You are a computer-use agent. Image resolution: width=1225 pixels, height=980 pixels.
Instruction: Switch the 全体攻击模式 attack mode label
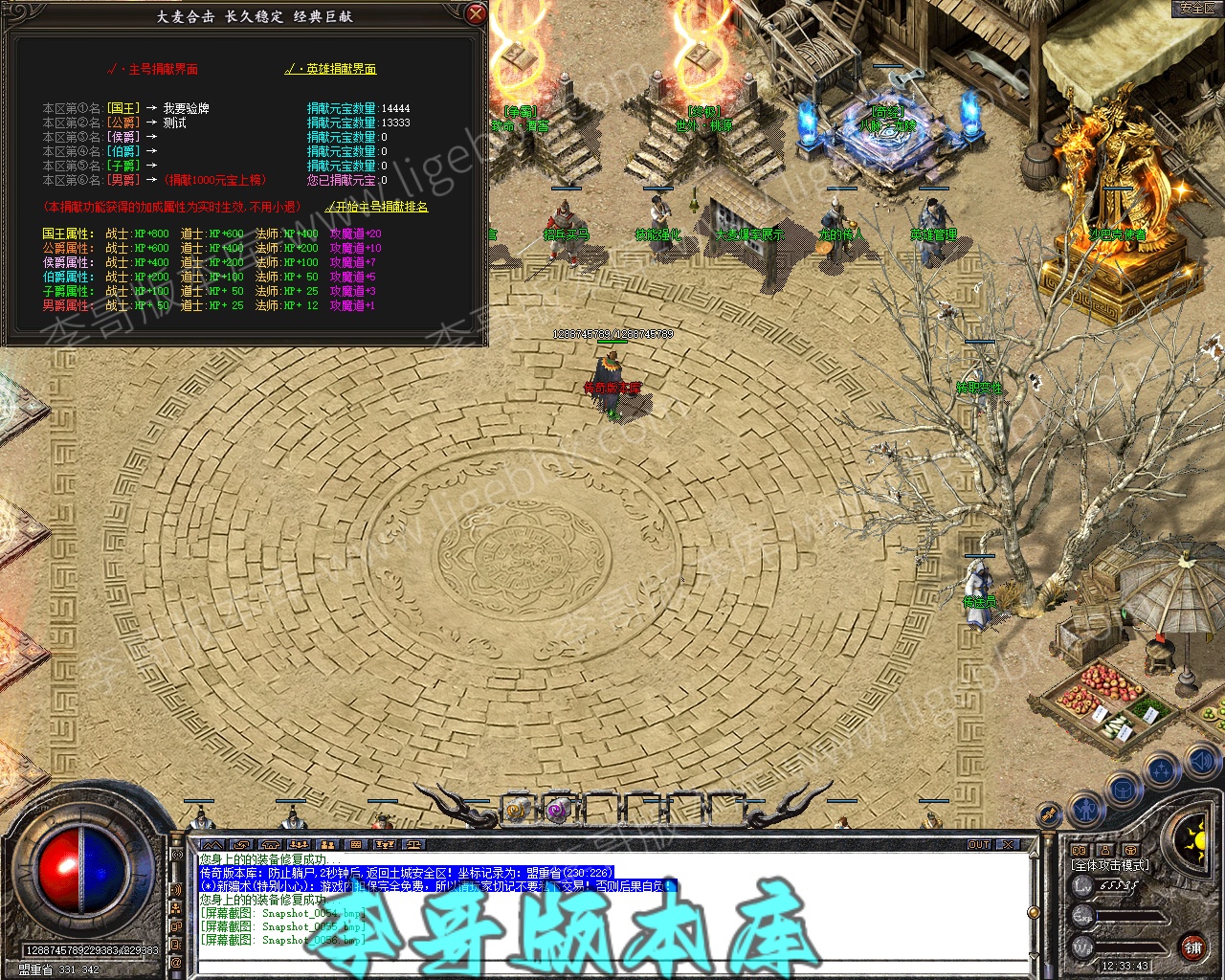(1109, 865)
